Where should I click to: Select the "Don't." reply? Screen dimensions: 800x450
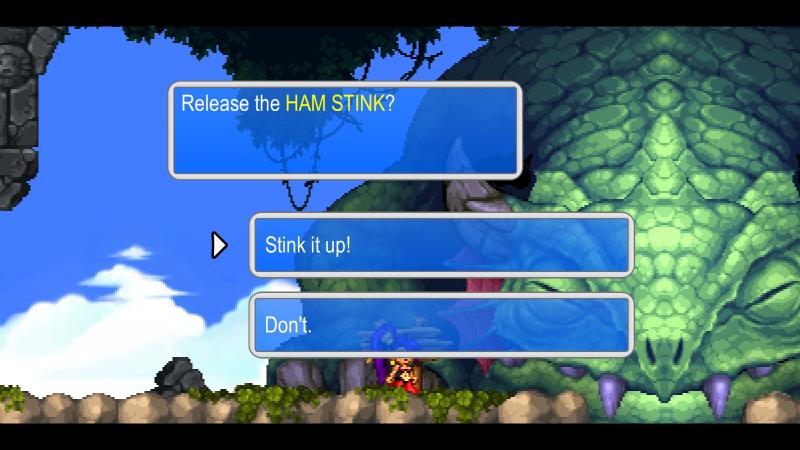click(x=441, y=325)
